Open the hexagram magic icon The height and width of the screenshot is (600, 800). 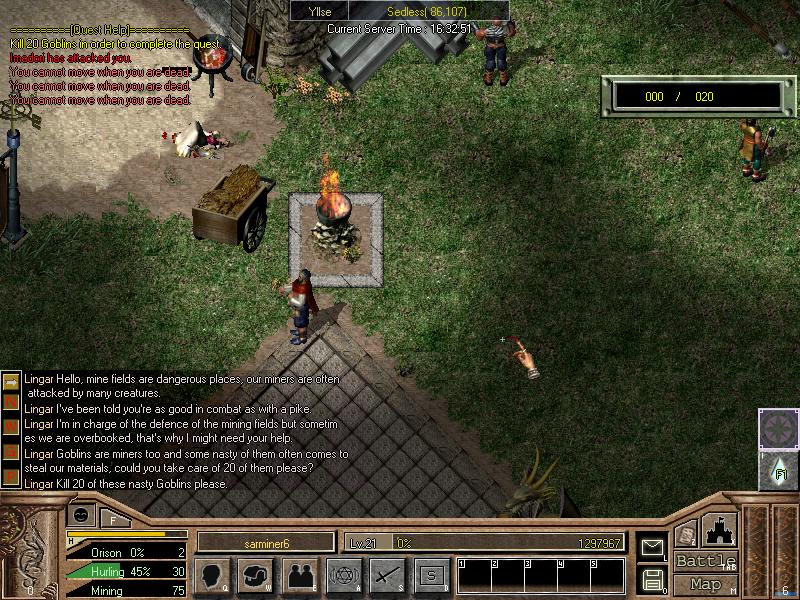[x=343, y=575]
